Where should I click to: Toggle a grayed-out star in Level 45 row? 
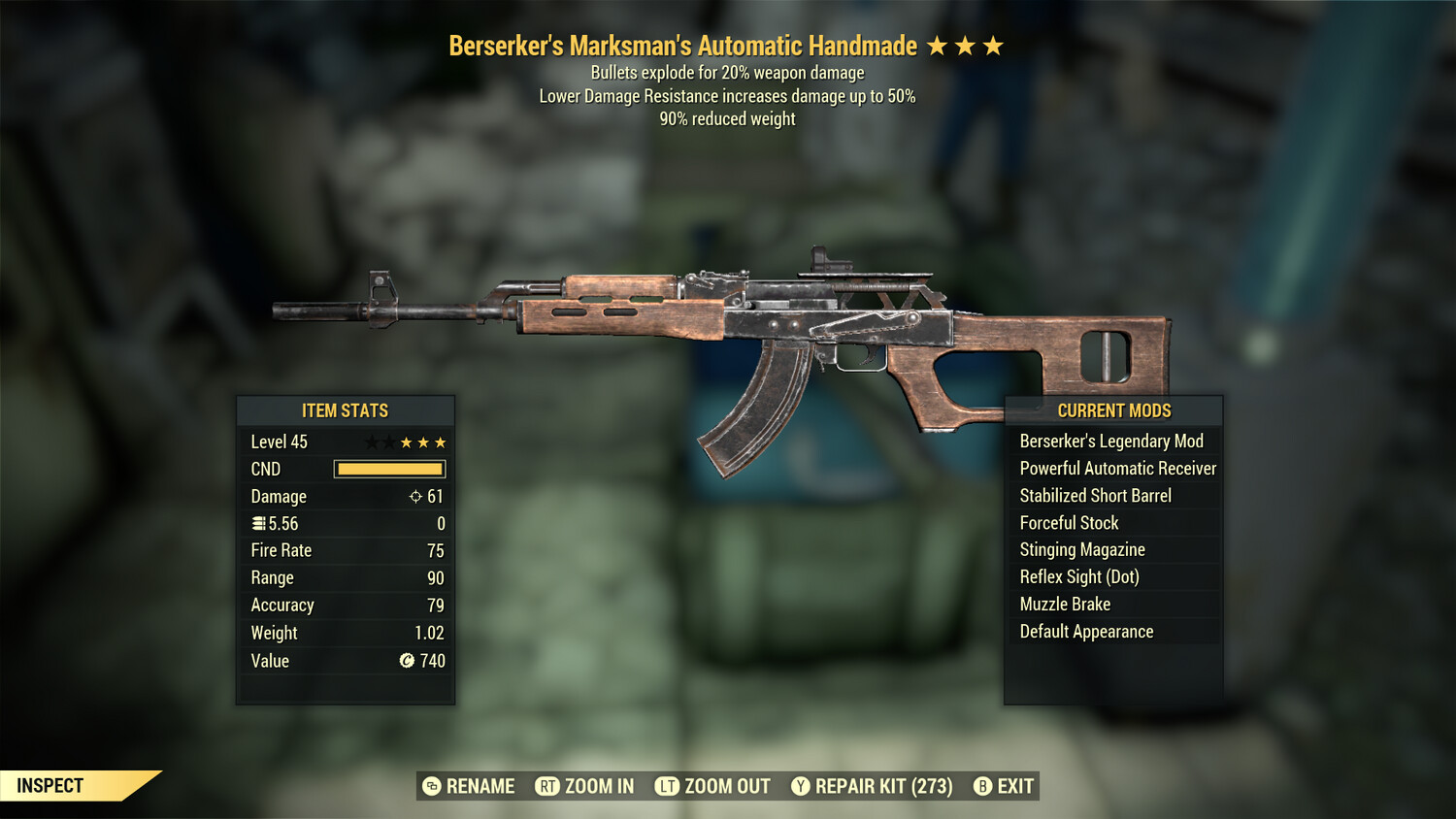tap(374, 442)
